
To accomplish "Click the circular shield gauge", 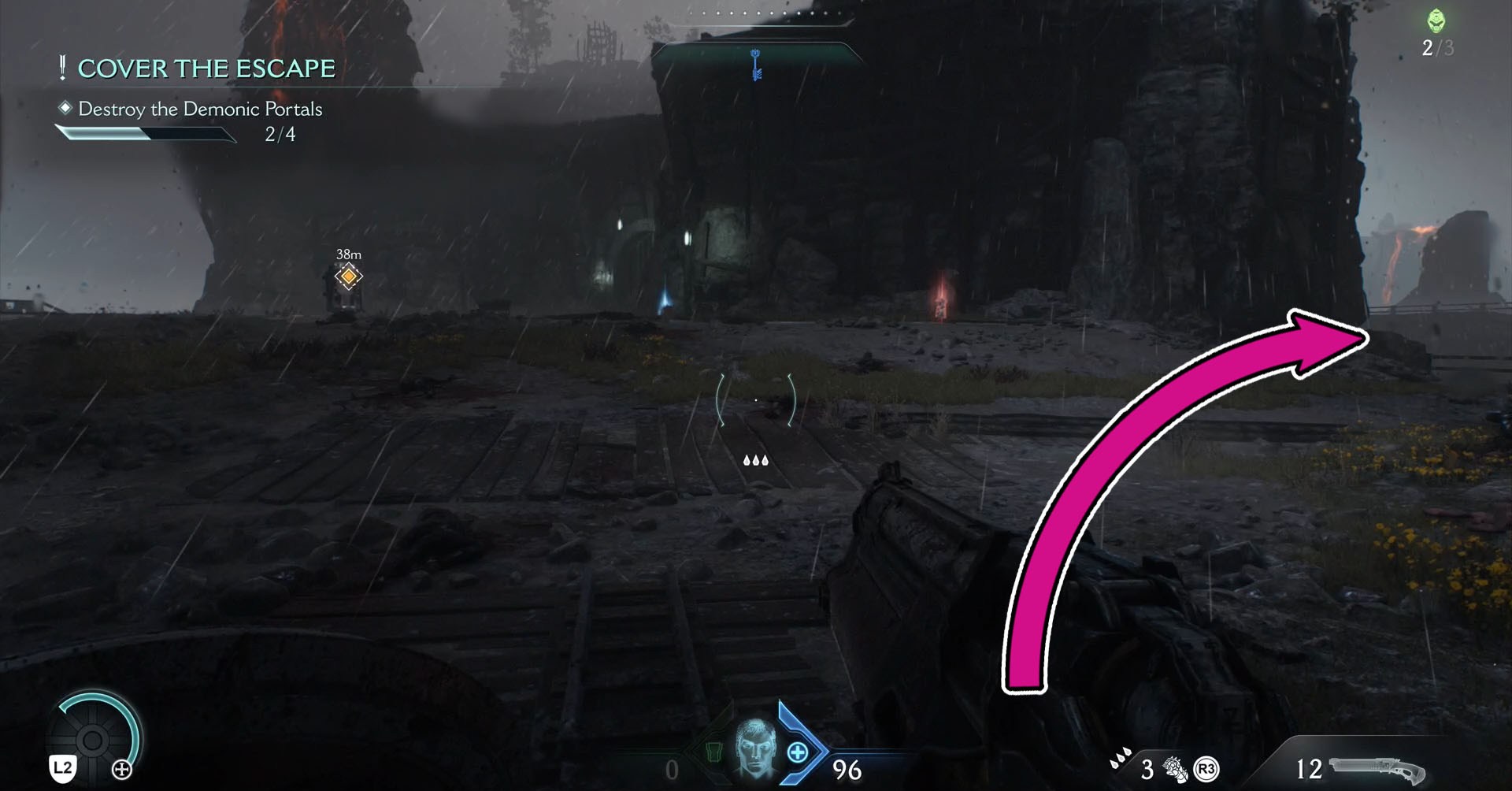I will pyautogui.click(x=93, y=739).
